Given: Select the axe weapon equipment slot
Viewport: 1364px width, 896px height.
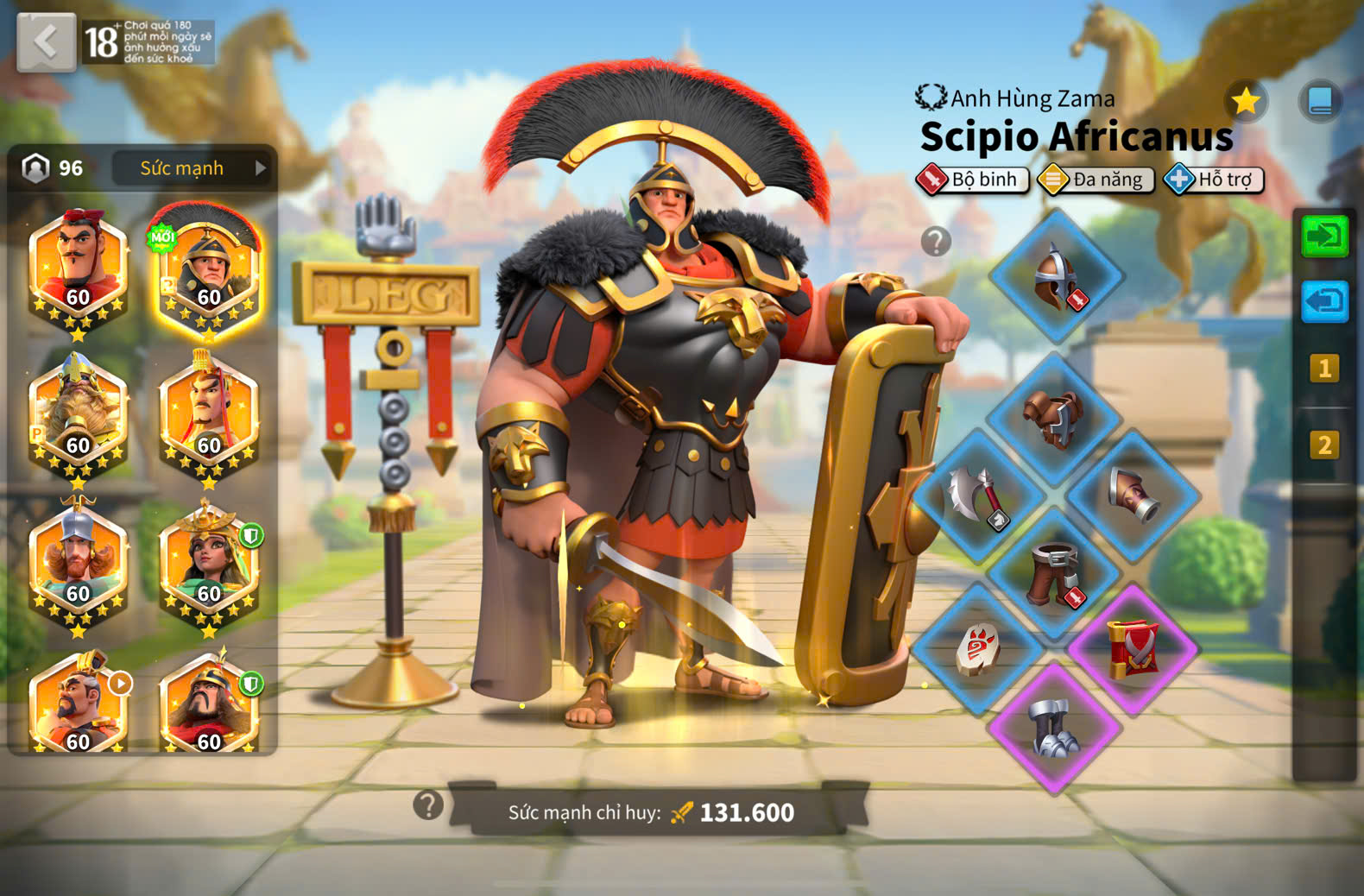Looking at the screenshot, I should point(978,495).
